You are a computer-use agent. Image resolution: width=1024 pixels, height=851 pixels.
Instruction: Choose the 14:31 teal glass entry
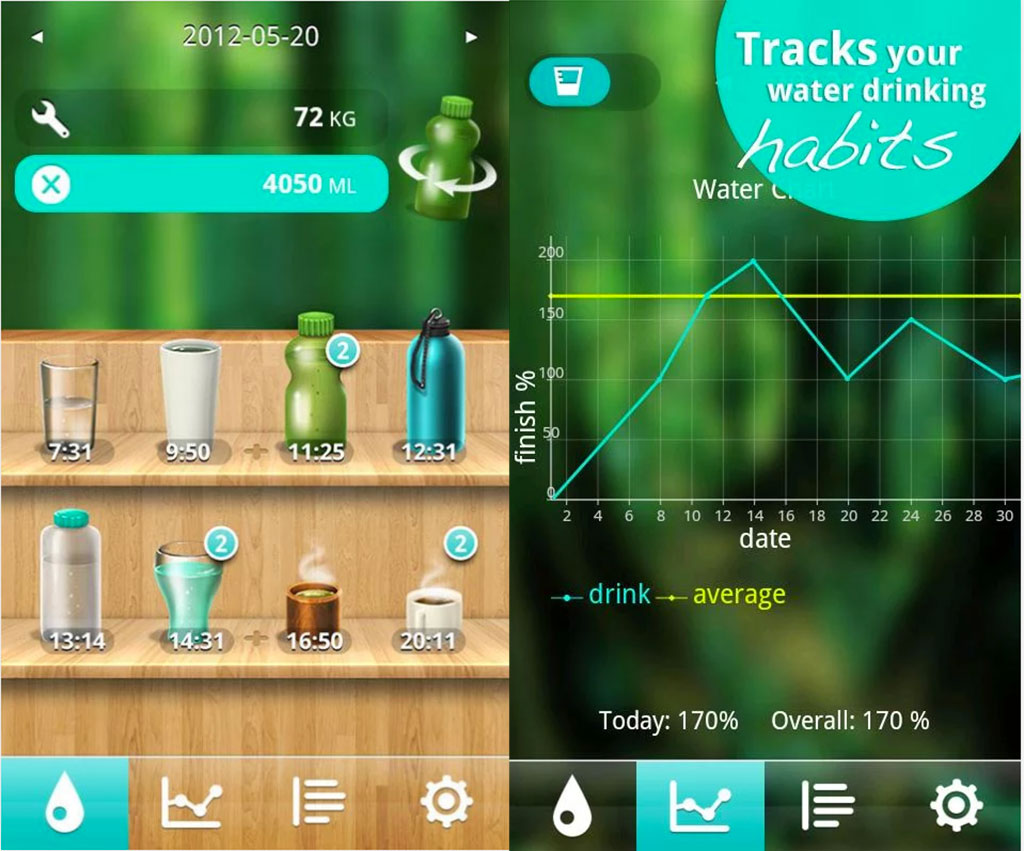point(189,590)
